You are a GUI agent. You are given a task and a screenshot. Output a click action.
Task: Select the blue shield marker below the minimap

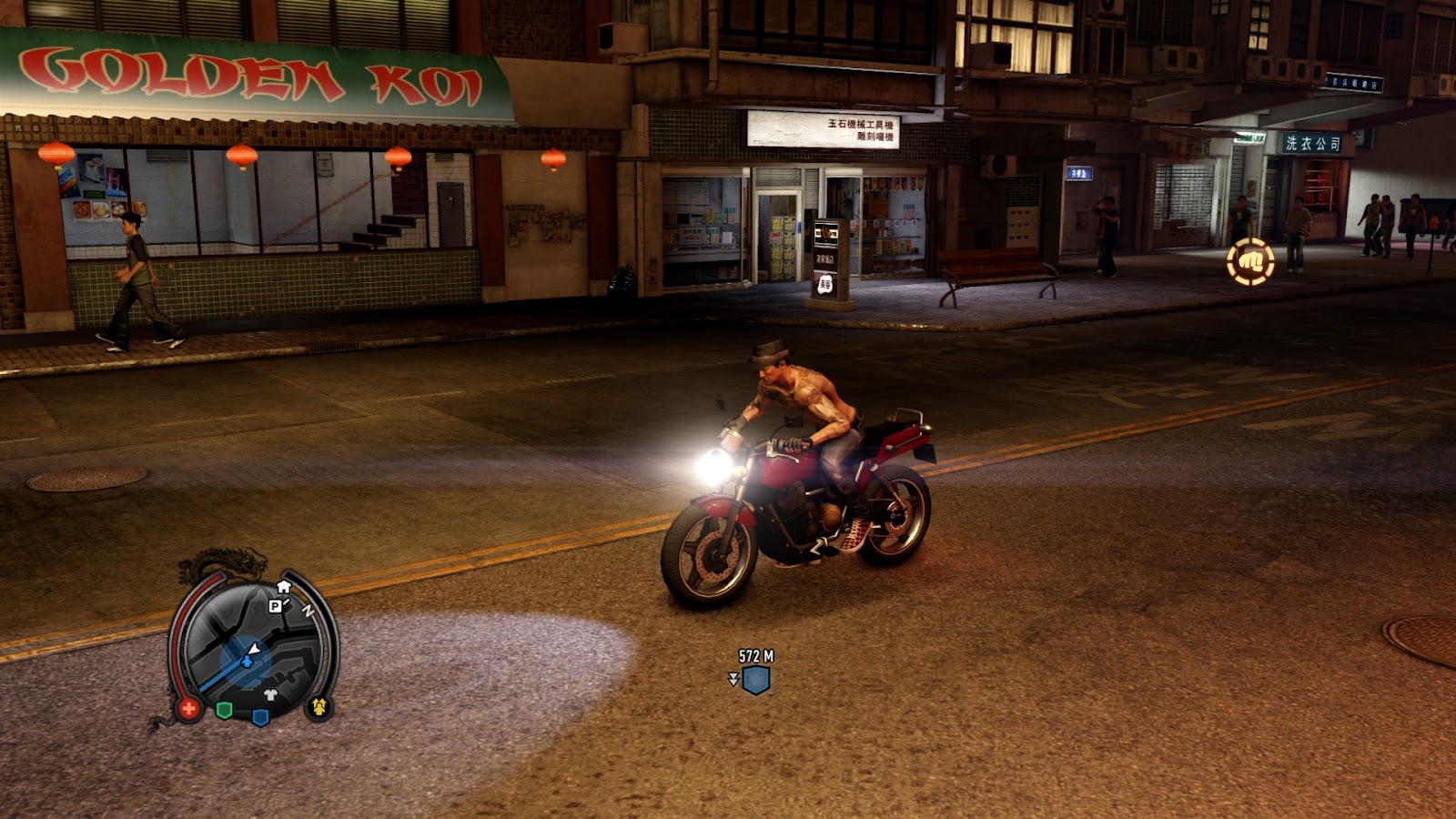pos(260,717)
